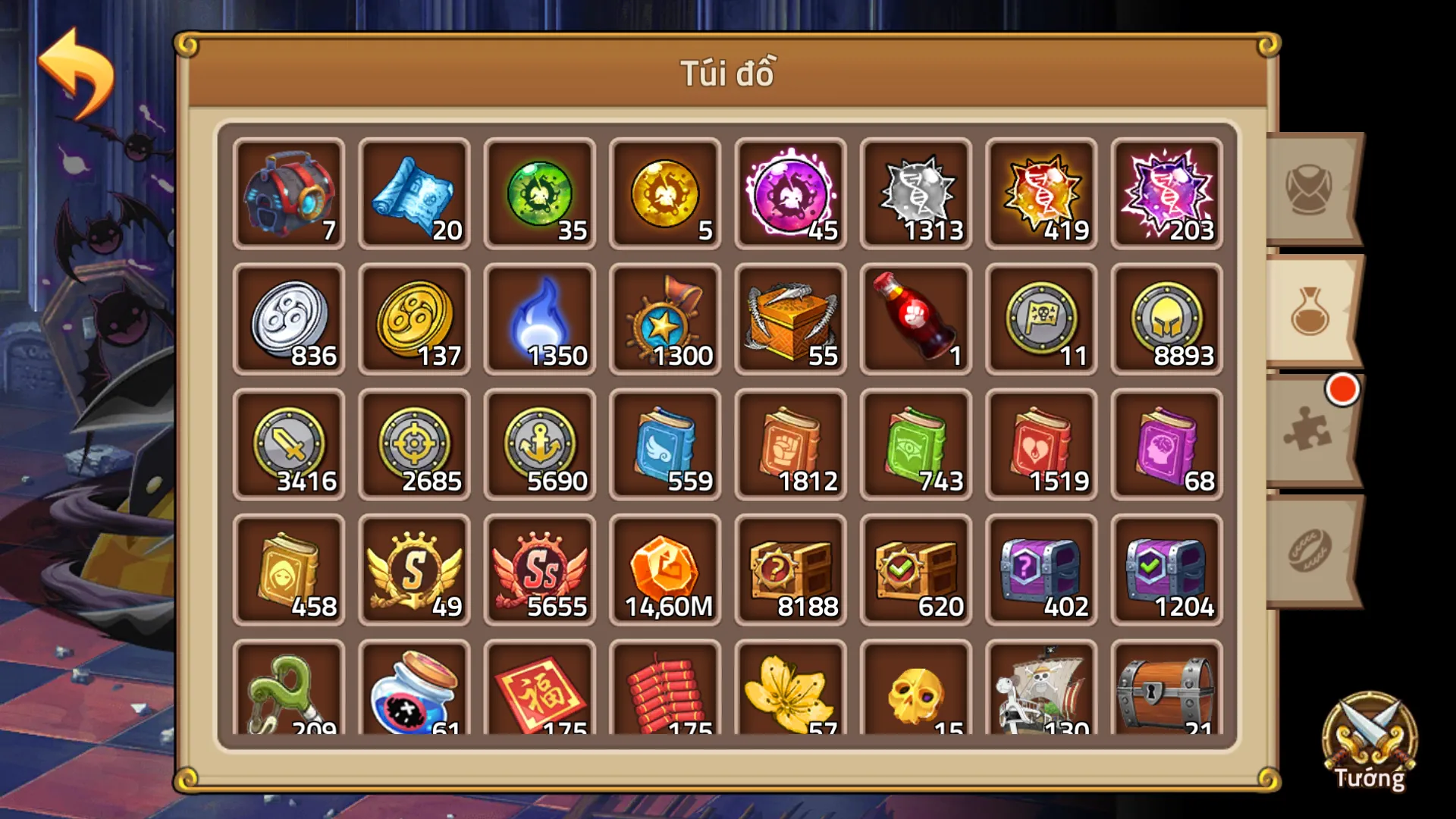This screenshot has width=1456, height=819.
Task: Tap the green hook weapon item
Action: click(x=288, y=694)
